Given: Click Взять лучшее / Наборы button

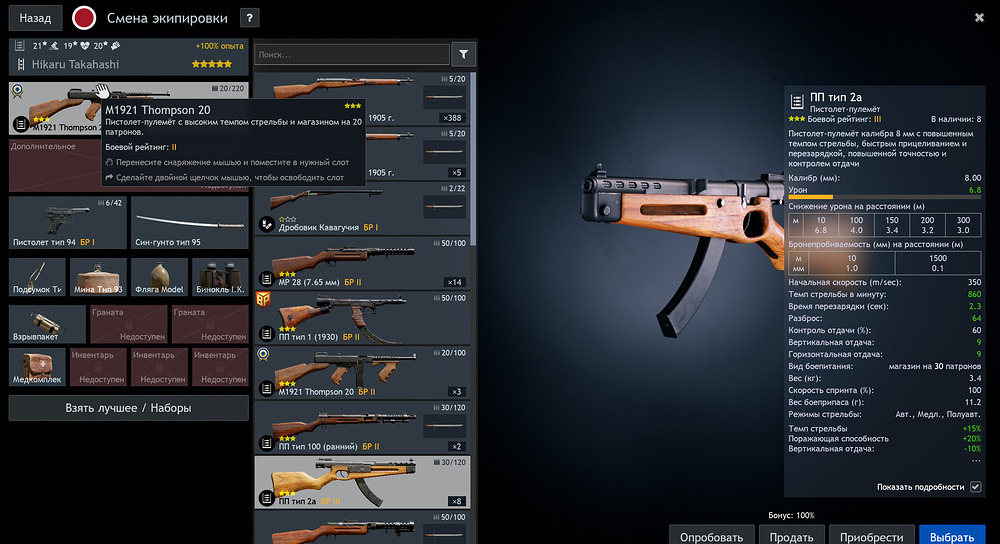Looking at the screenshot, I should click(129, 408).
